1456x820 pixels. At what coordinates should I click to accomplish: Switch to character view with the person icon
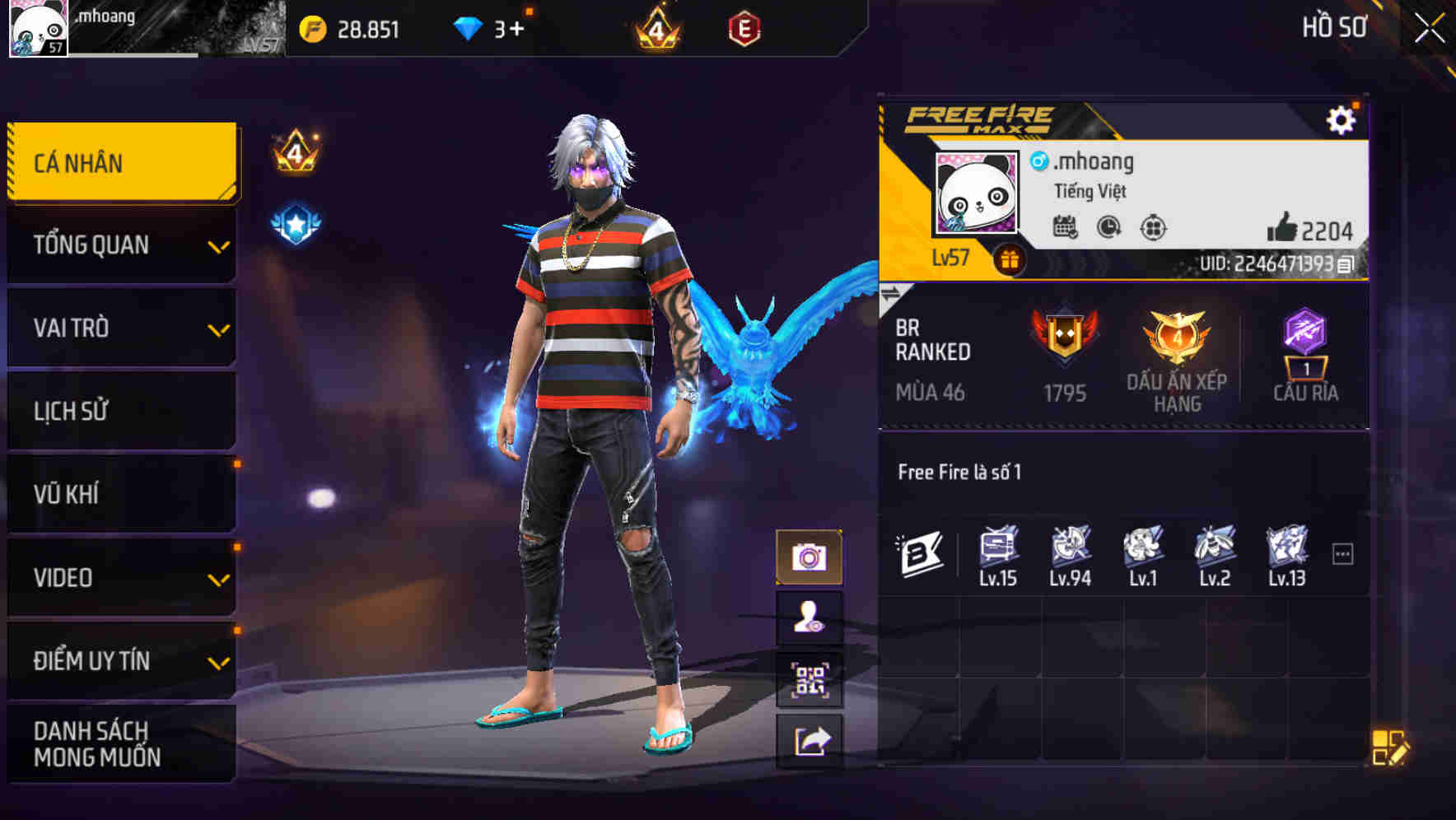[x=811, y=619]
